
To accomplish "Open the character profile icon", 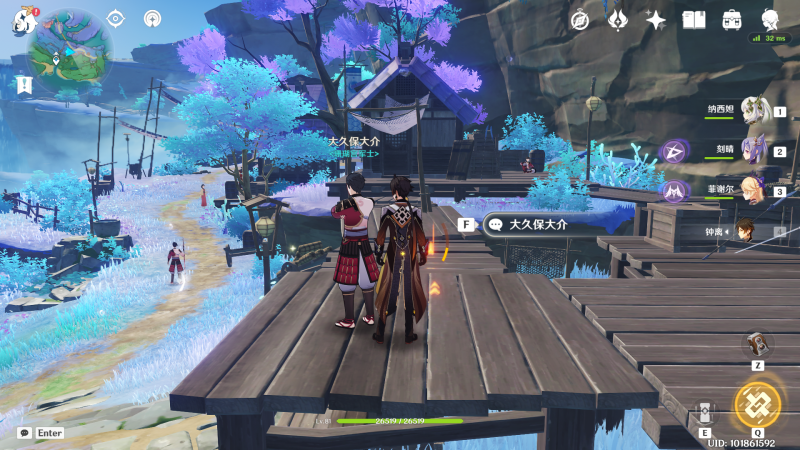I will point(770,20).
